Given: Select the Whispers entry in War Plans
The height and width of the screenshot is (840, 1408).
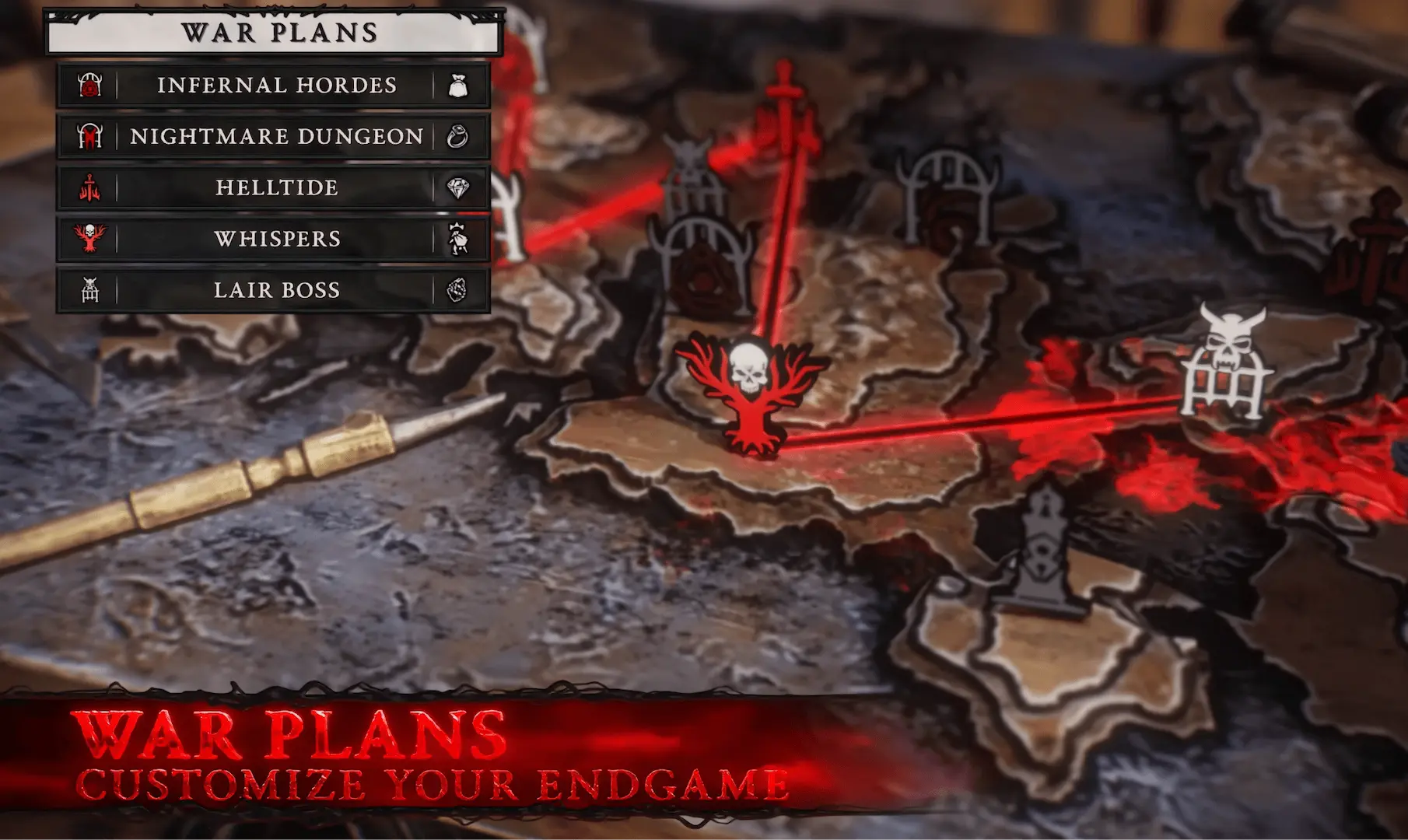Looking at the screenshot, I should click(x=276, y=239).
